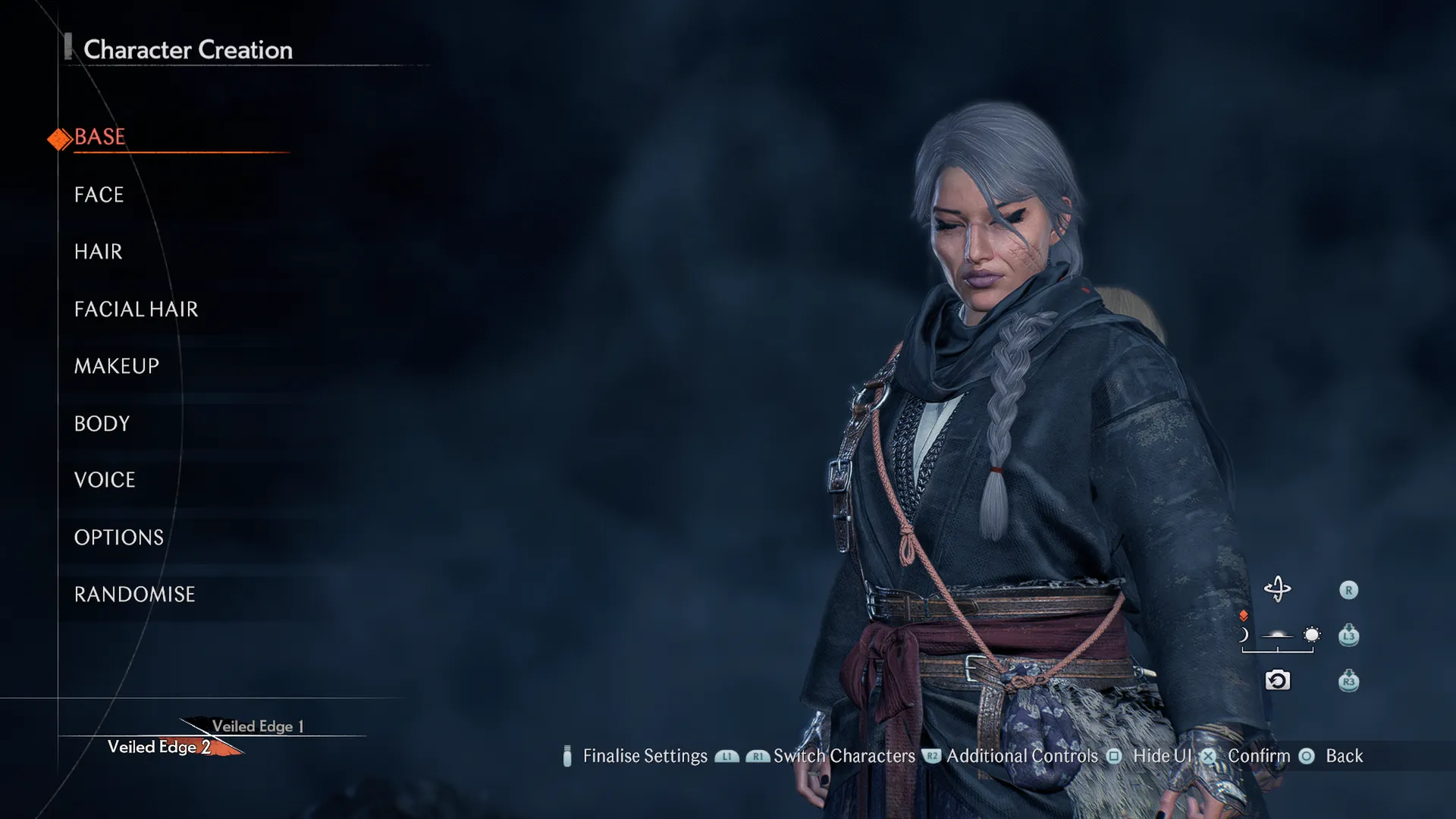Open the OPTIONS entry

119,538
